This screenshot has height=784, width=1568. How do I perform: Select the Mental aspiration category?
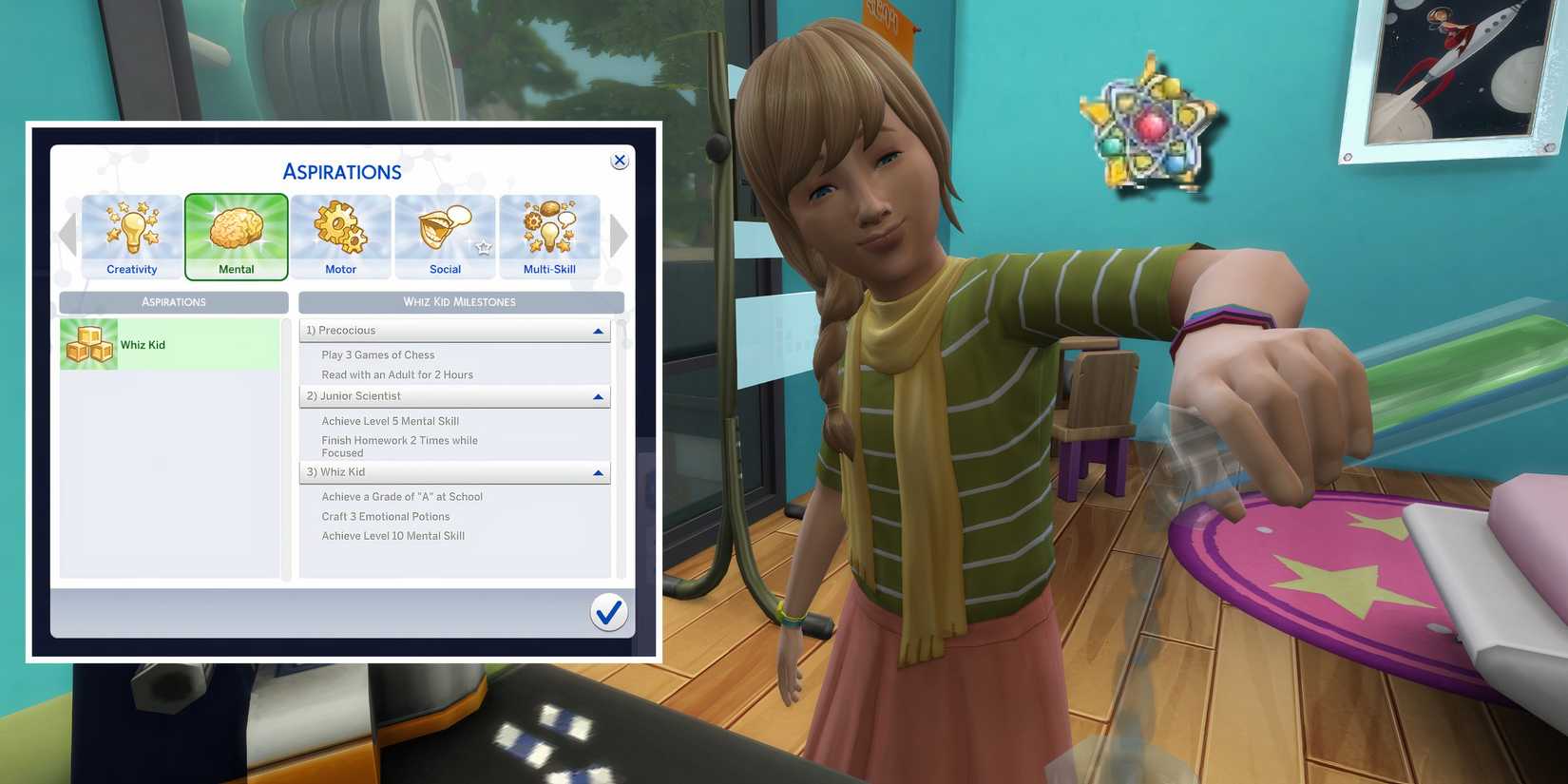pos(236,236)
